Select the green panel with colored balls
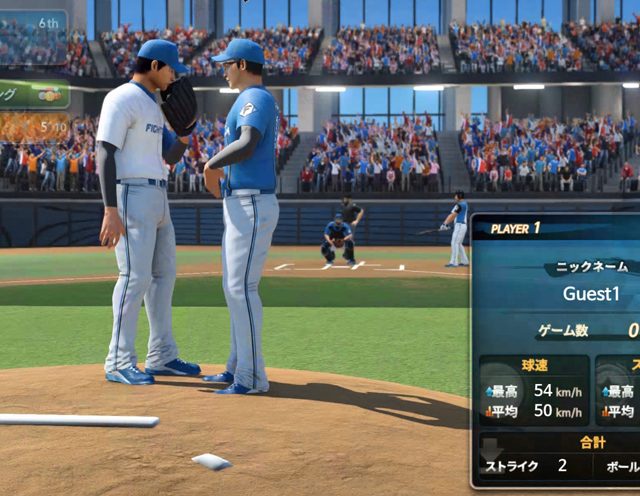 (x=34, y=94)
